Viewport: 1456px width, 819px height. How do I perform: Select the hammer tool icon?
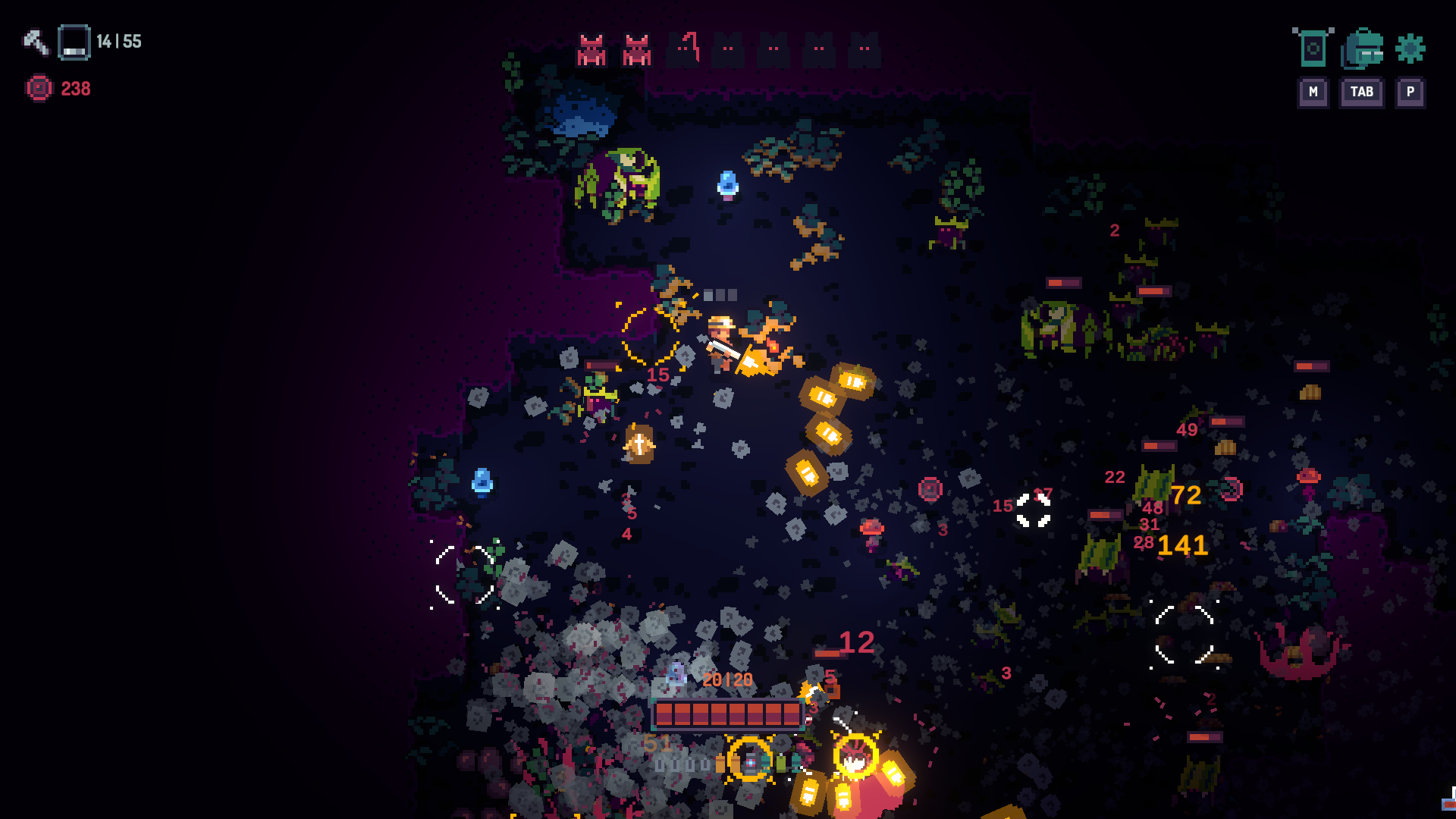tap(35, 42)
